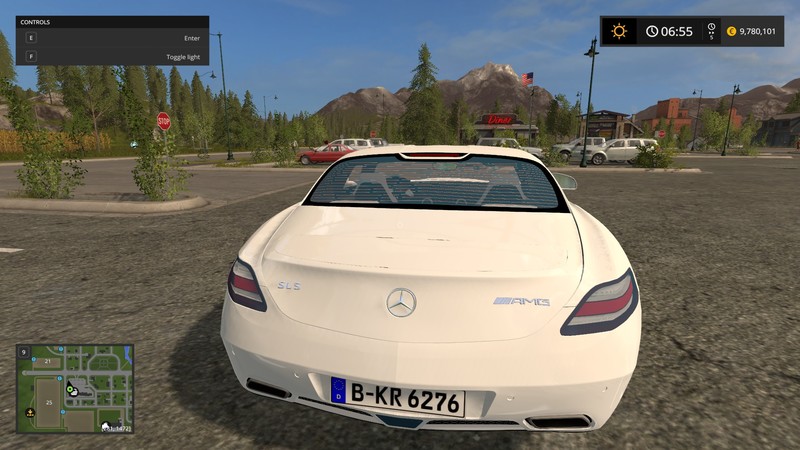800x450 pixels.
Task: Open the minimap in the corner
Action: tap(75, 388)
